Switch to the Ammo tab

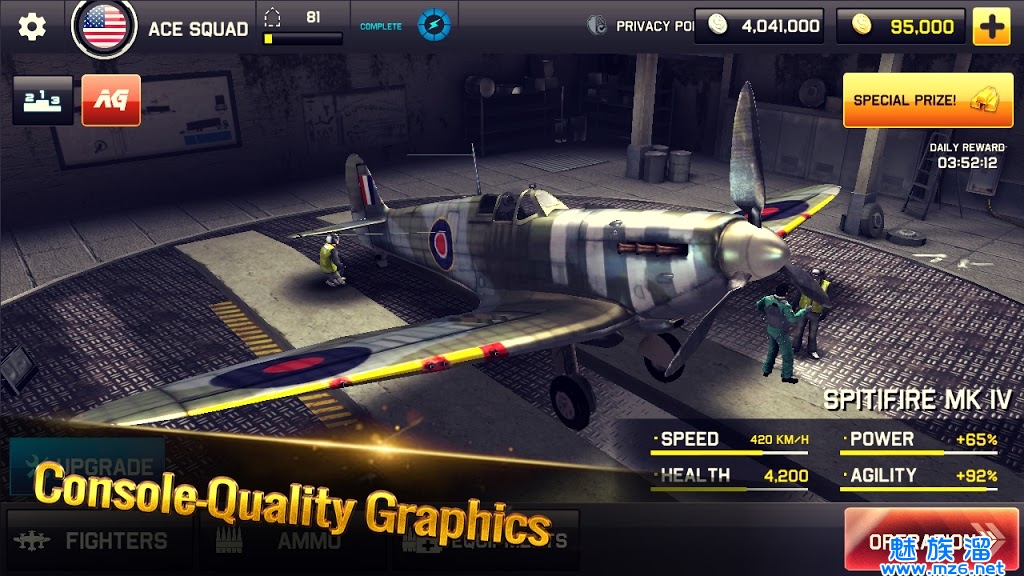pos(290,541)
